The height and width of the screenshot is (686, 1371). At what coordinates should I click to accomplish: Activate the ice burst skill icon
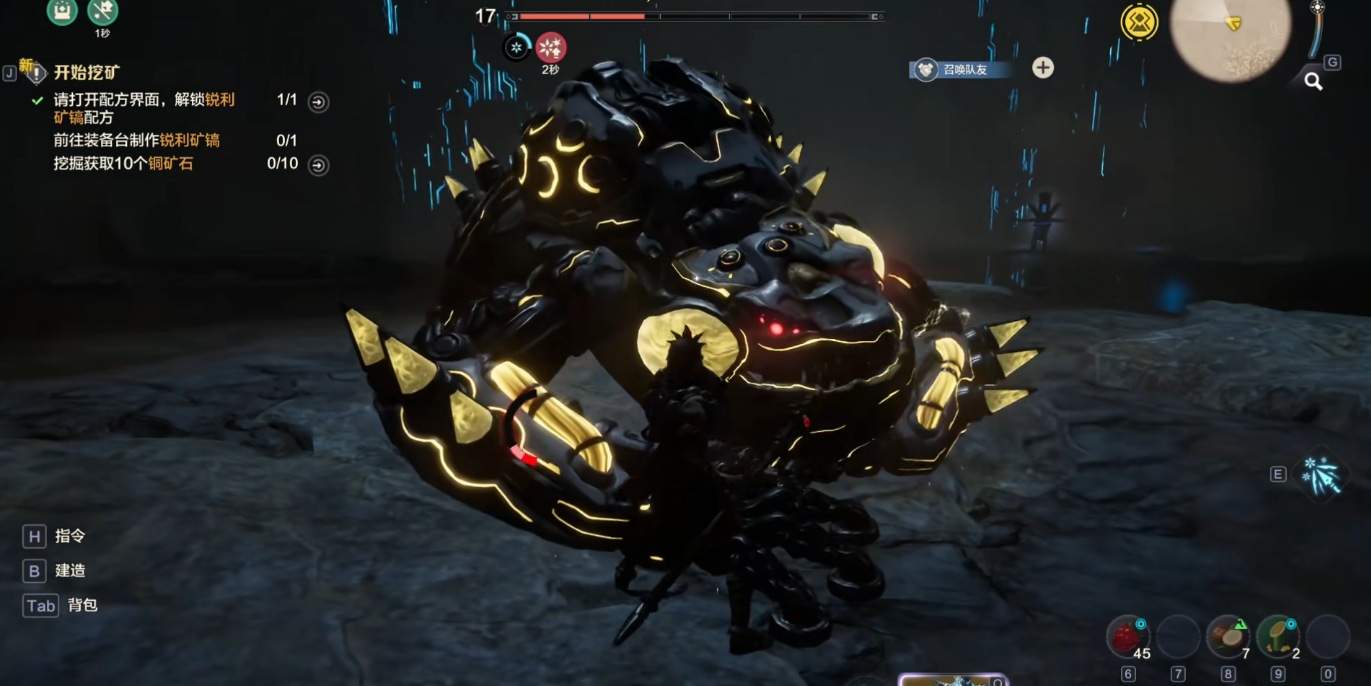point(1319,474)
